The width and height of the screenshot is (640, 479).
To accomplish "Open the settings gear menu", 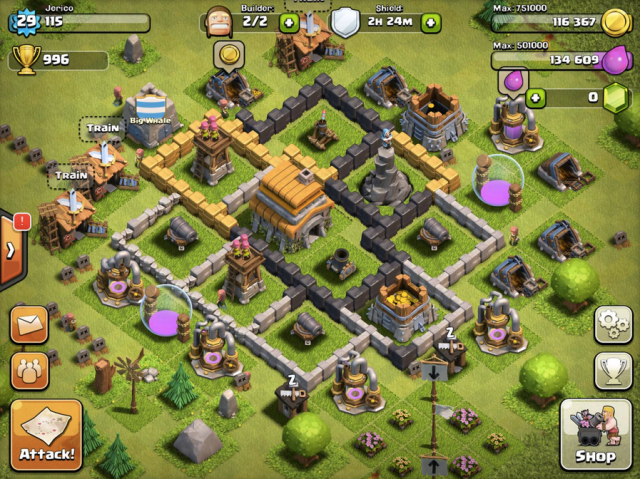I will click(x=612, y=324).
